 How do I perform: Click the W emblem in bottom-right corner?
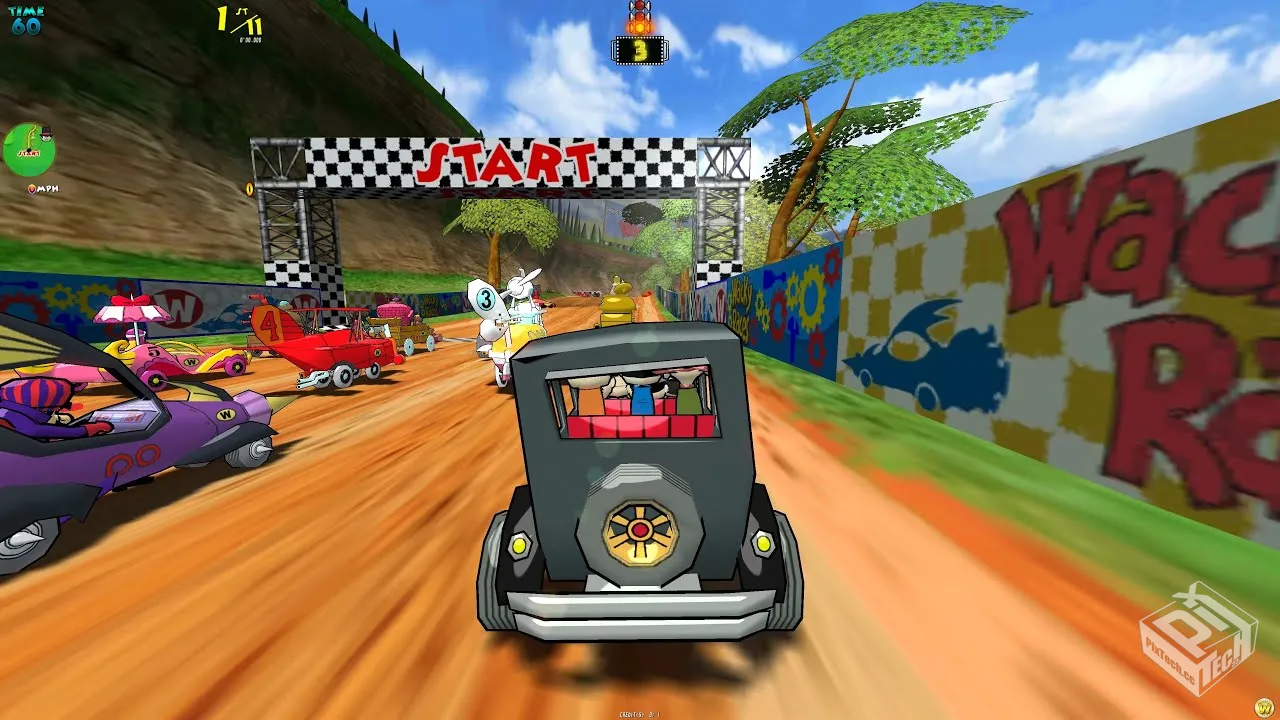click(x=1263, y=706)
